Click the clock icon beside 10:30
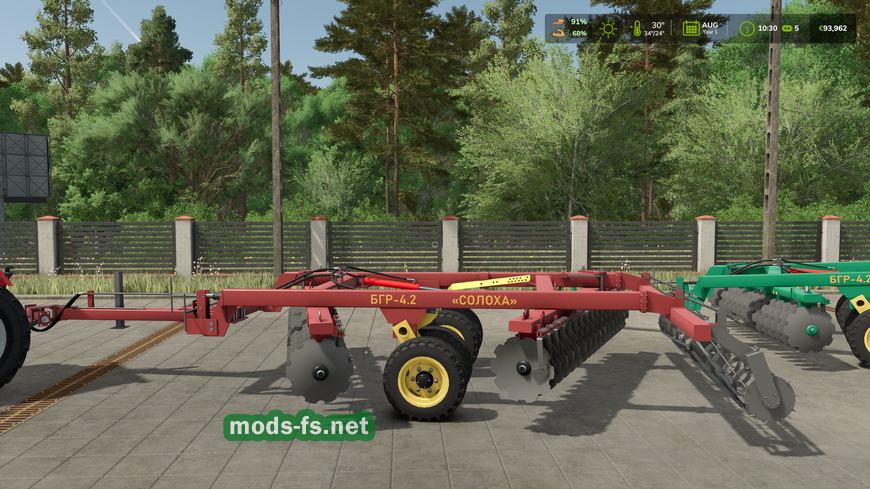Image resolution: width=870 pixels, height=489 pixels. [745, 28]
